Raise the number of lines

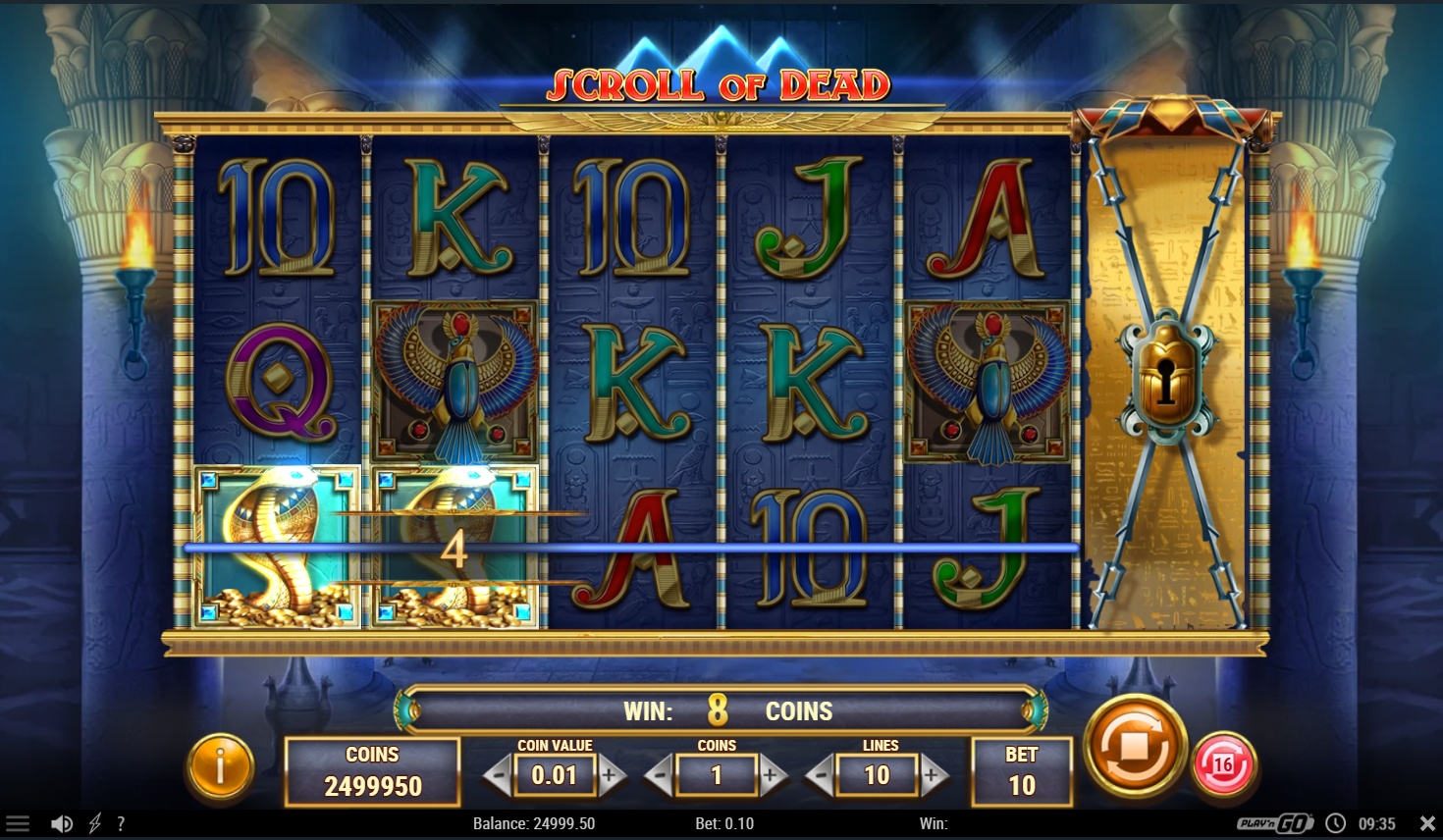pyautogui.click(x=932, y=775)
